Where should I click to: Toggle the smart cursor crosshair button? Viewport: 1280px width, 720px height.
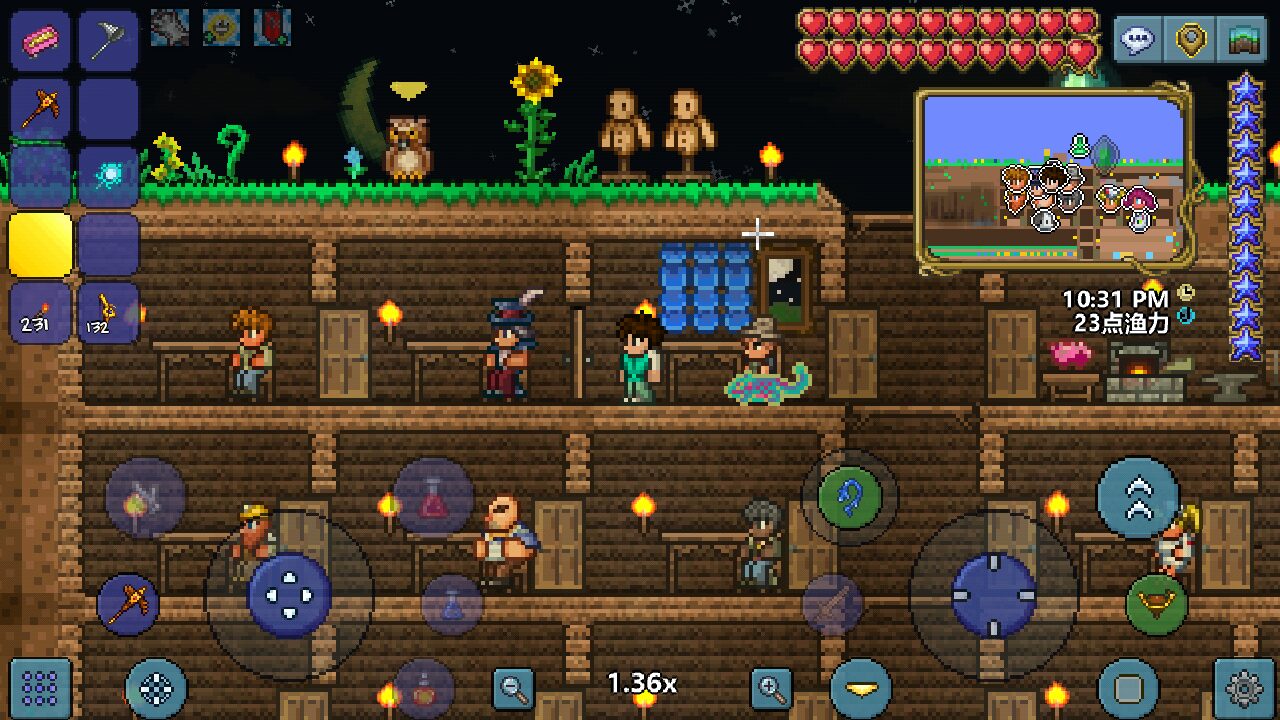point(156,688)
